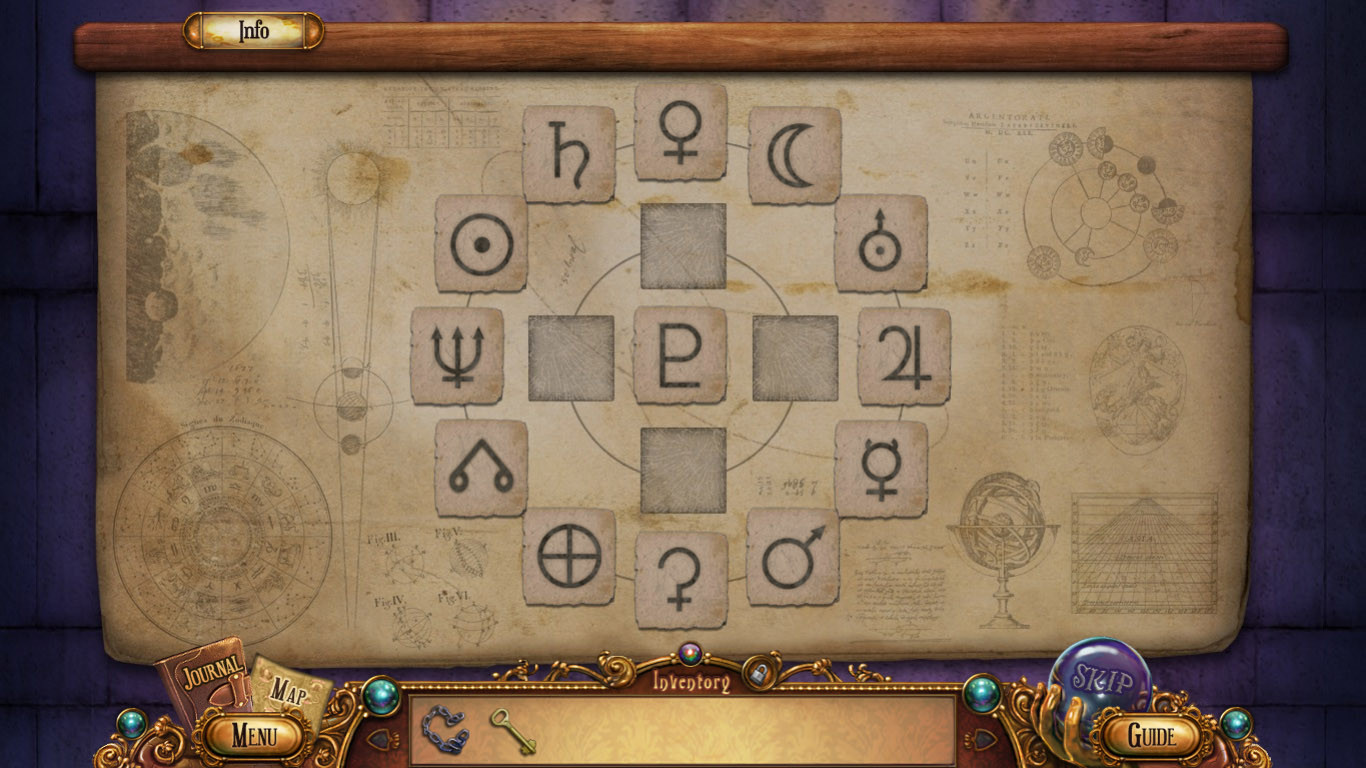The width and height of the screenshot is (1366, 768).
Task: Open the Journal
Action: (x=210, y=675)
